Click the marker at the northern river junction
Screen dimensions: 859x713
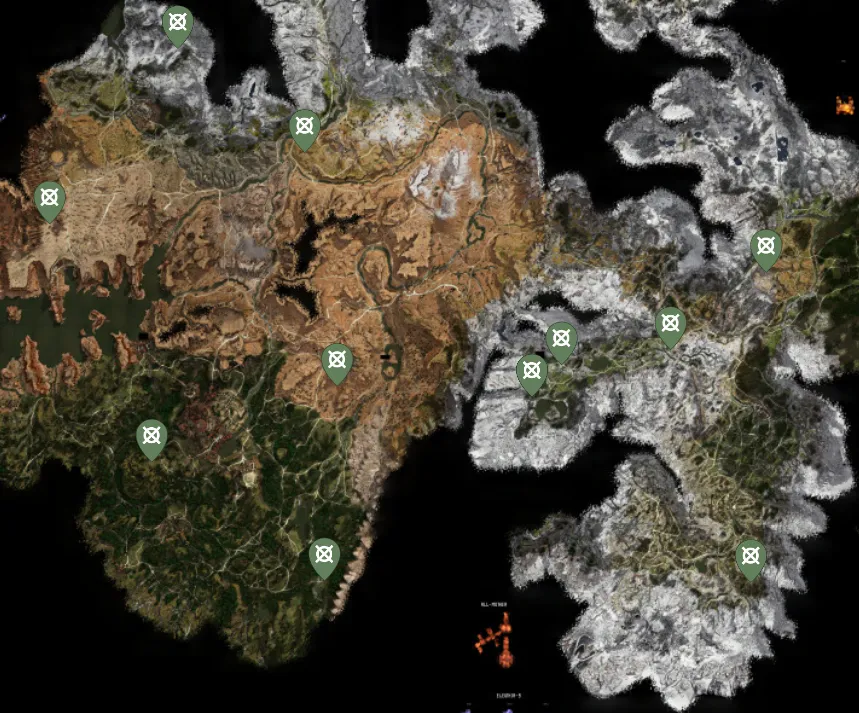tap(304, 128)
